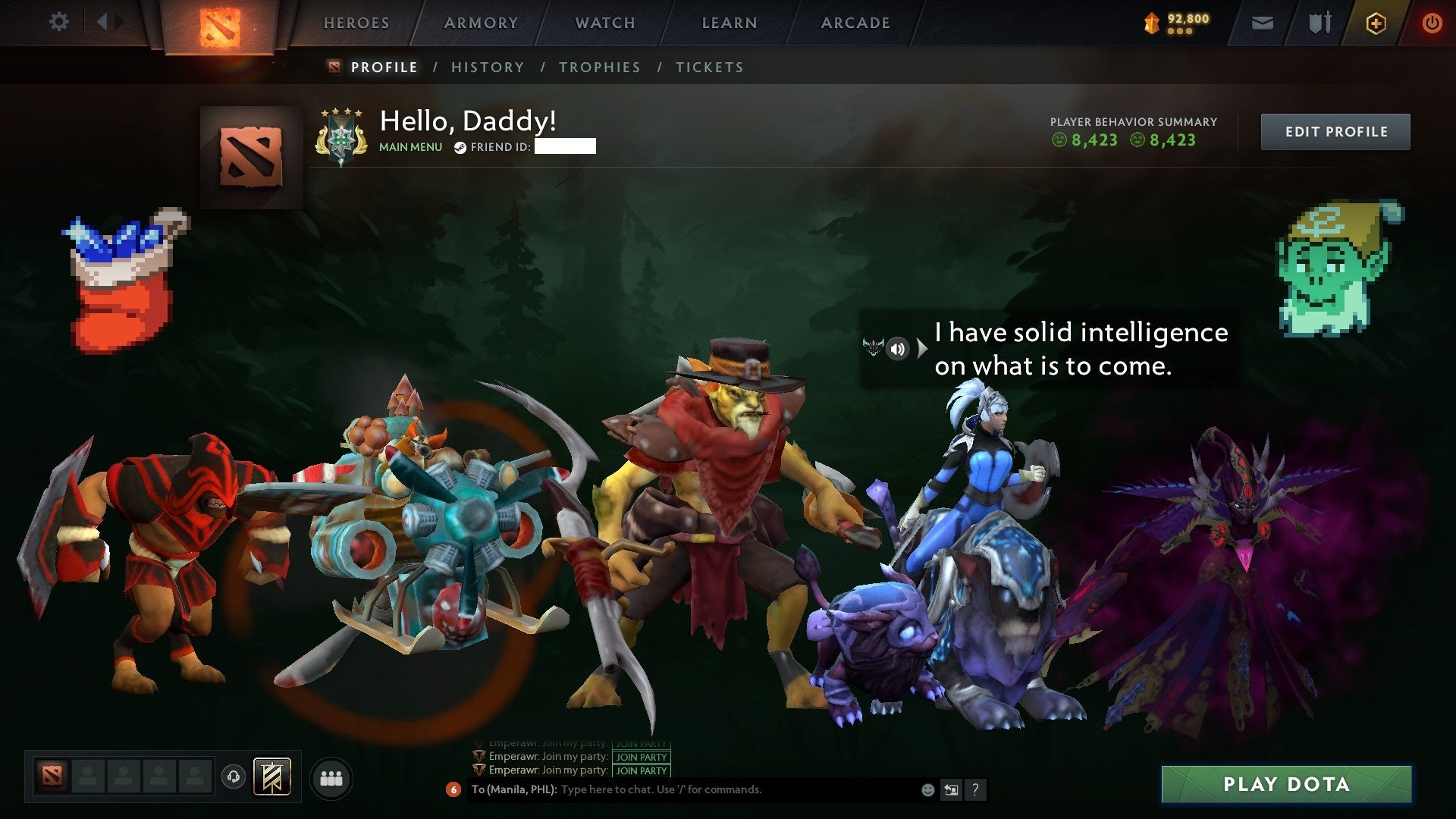Toggle the chat channel switcher beside the emoticon
Viewport: 1456px width, 819px height.
click(951, 789)
